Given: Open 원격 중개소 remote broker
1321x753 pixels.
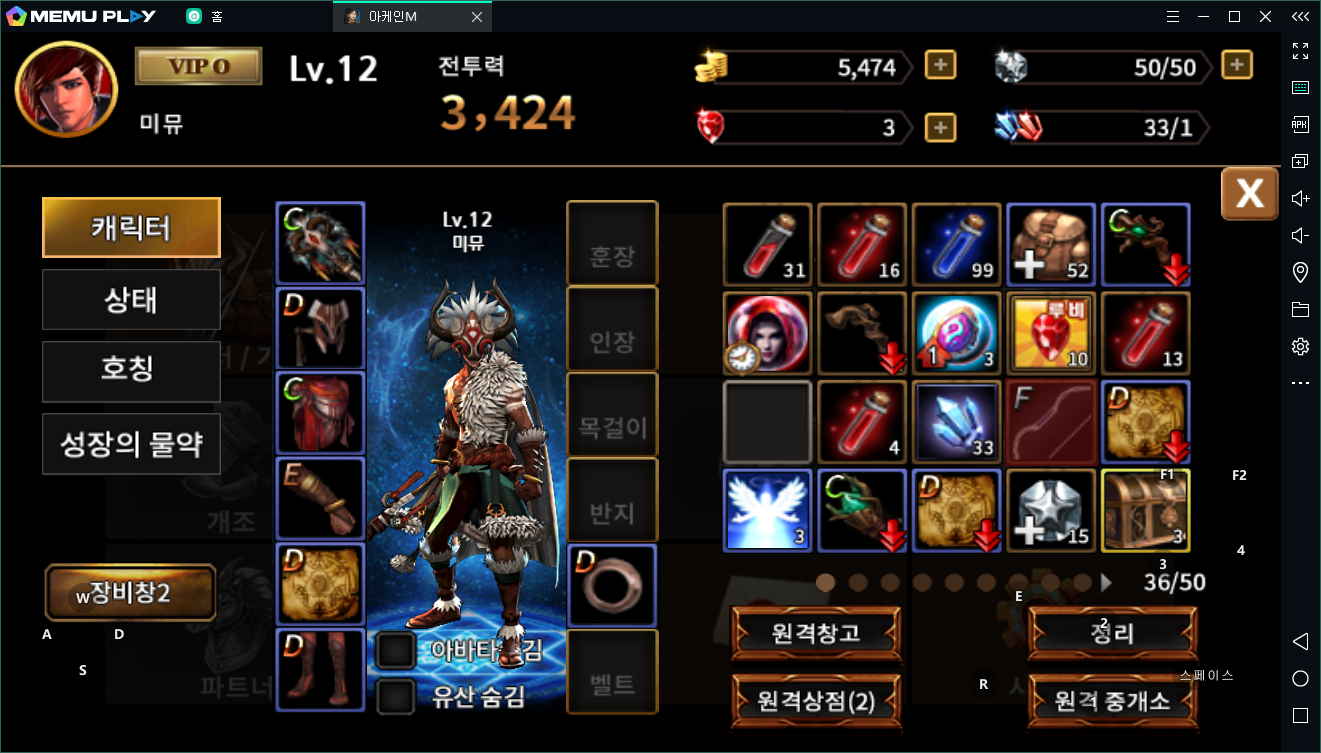Looking at the screenshot, I should coord(1112,701).
